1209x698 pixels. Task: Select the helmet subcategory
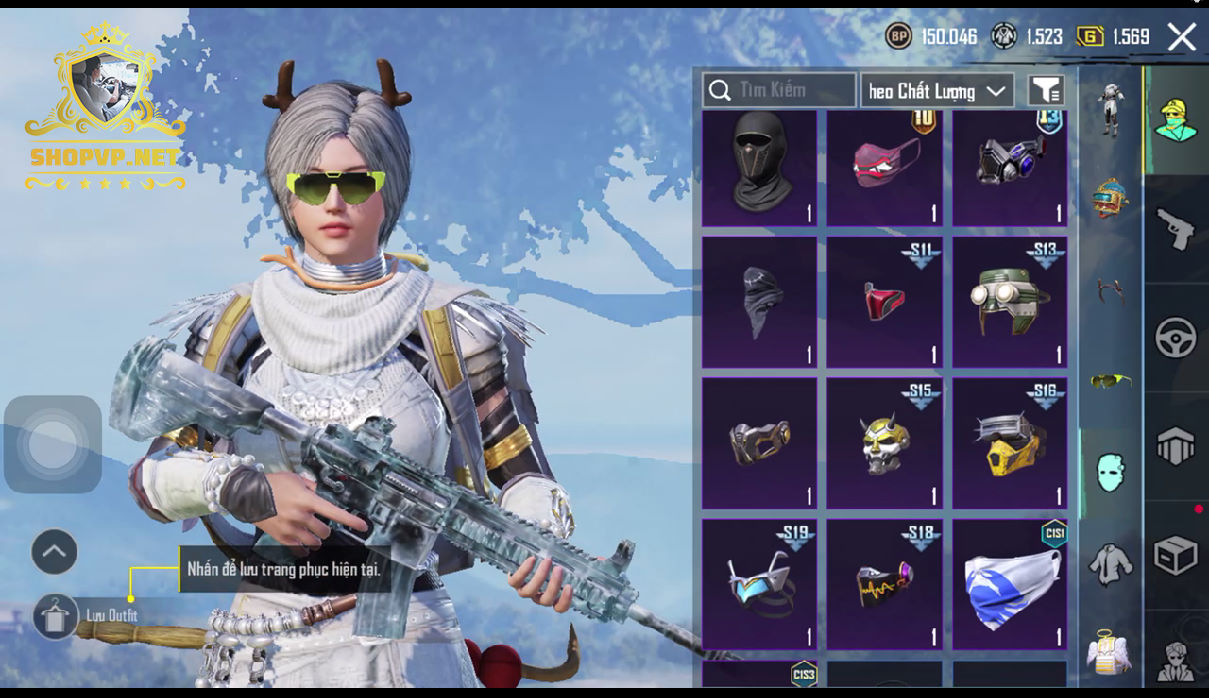[x=1110, y=197]
